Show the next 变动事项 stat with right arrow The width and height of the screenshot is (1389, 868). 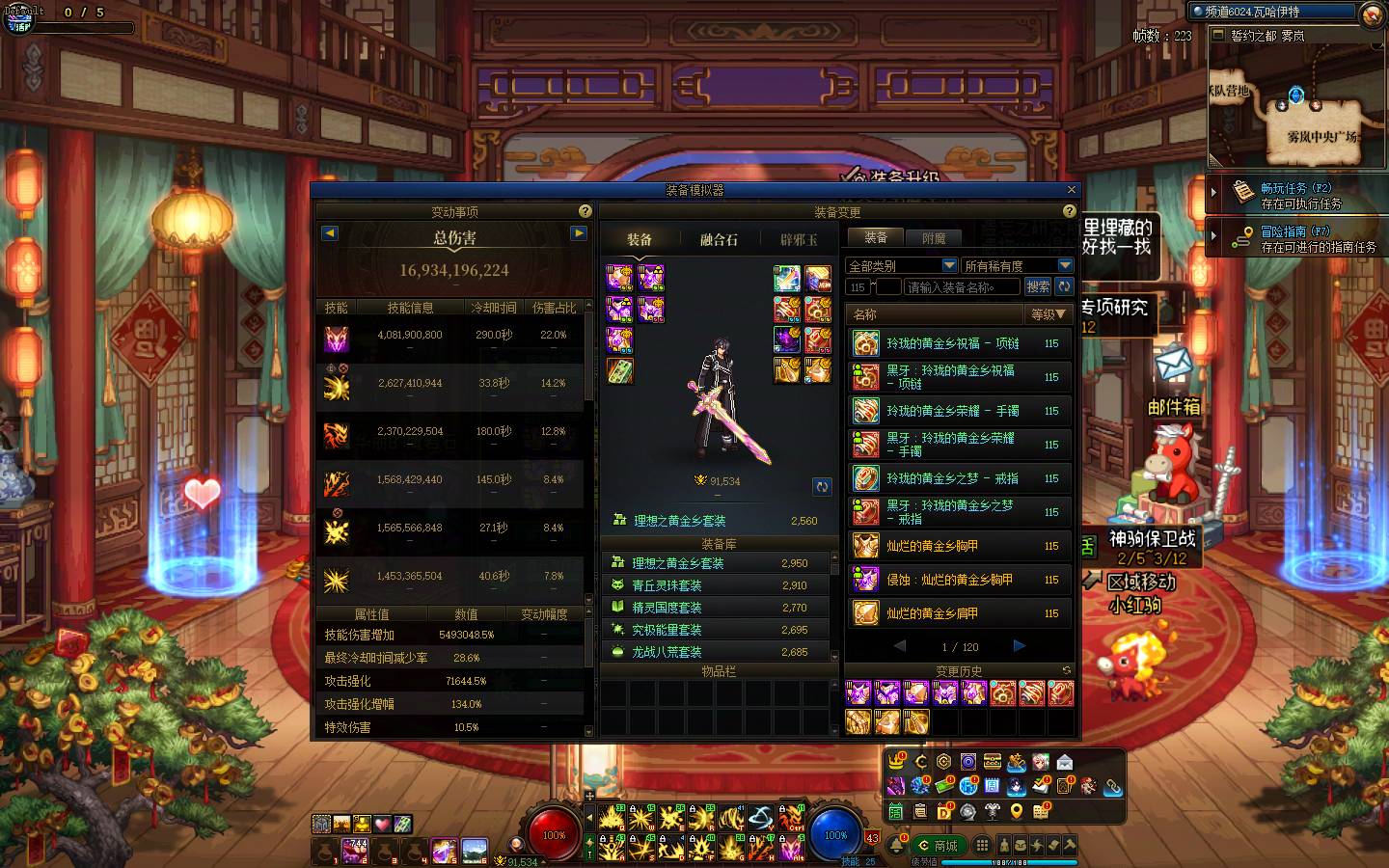click(579, 233)
